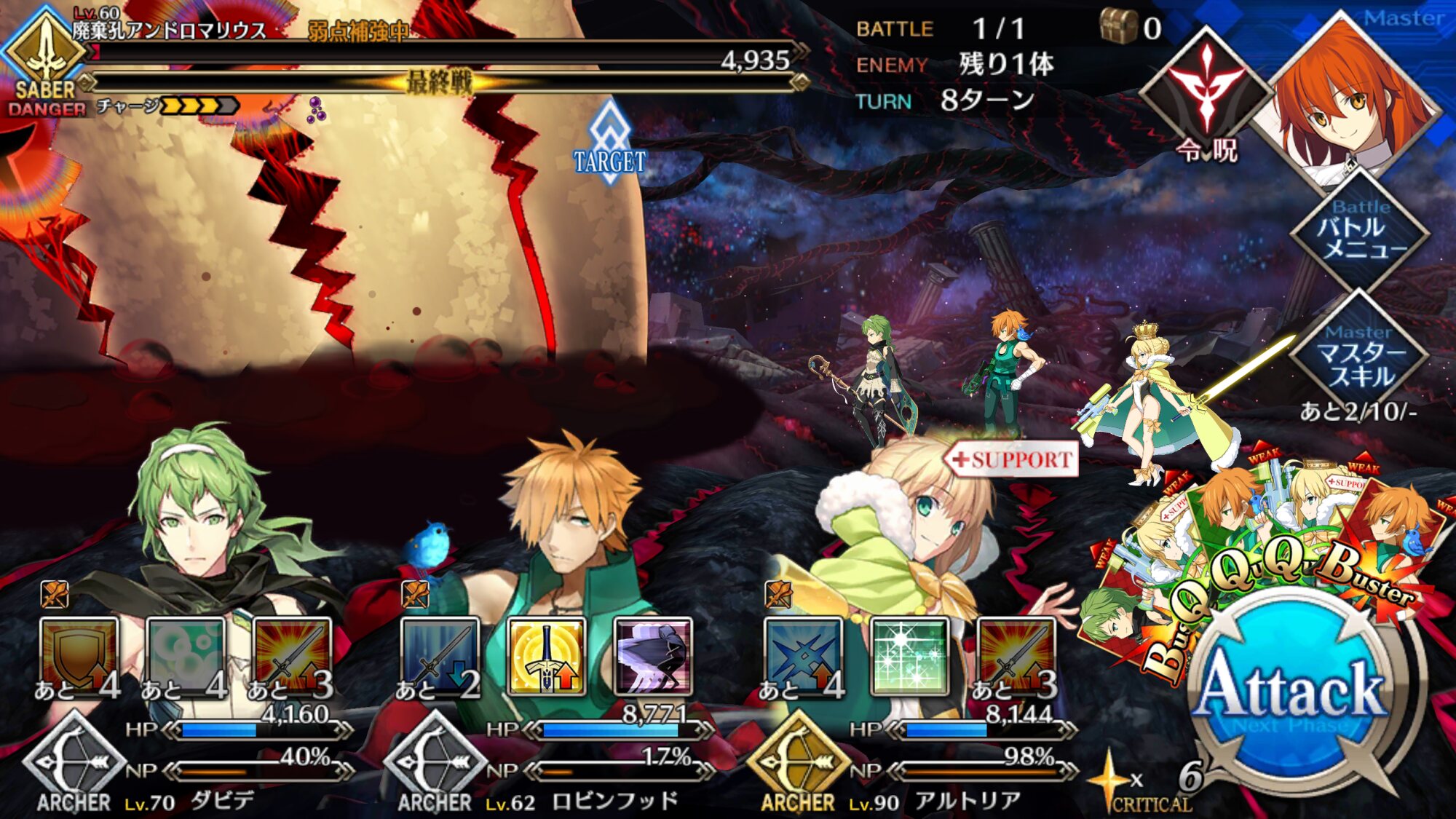Select Altria's sword burst skill icon

tap(1016, 655)
